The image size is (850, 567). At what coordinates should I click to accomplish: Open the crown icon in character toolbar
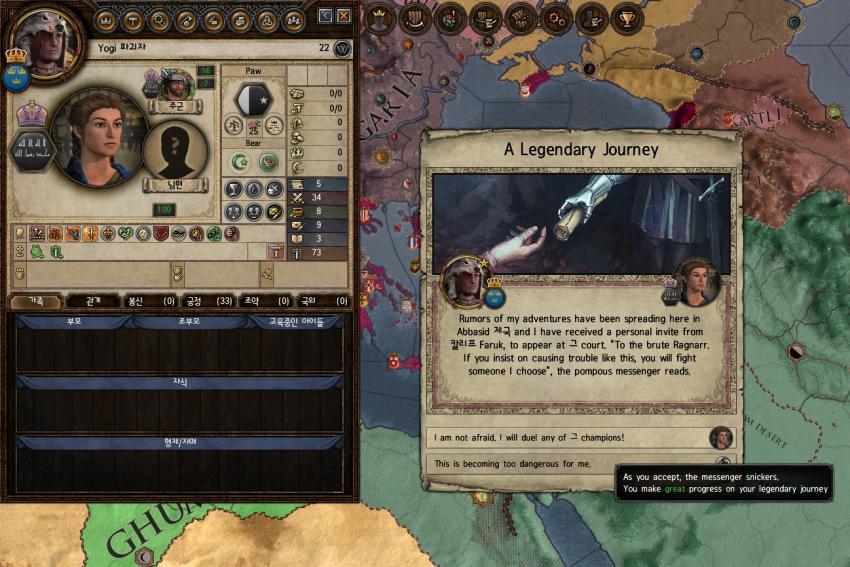point(106,19)
